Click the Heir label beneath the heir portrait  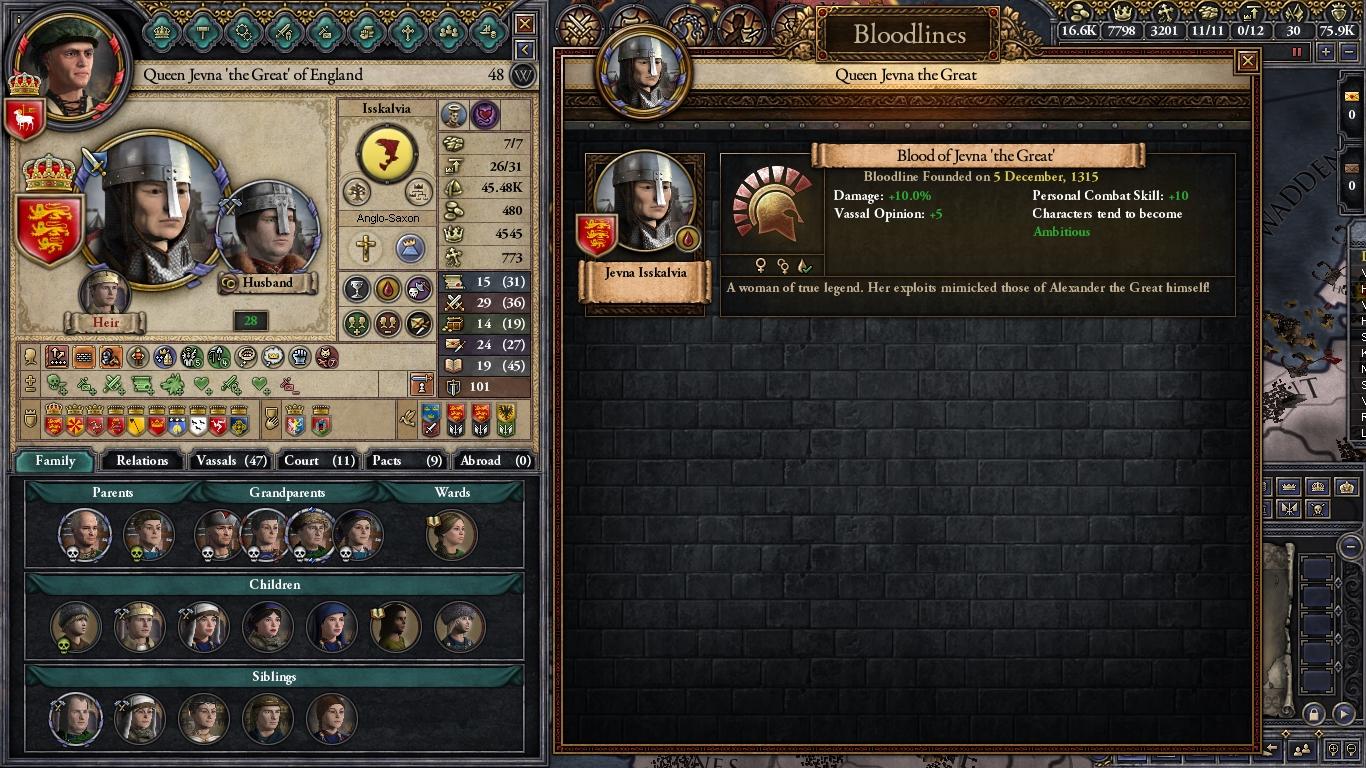(105, 322)
